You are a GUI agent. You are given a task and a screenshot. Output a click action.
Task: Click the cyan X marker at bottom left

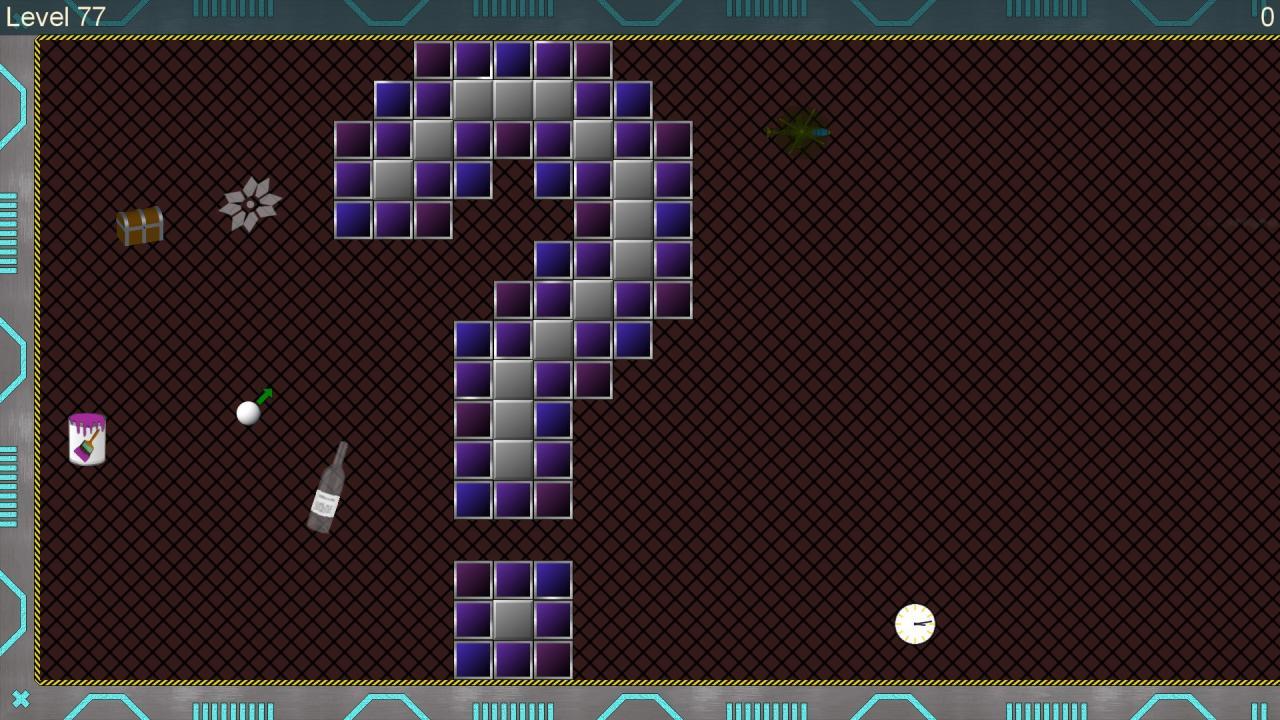pyautogui.click(x=20, y=698)
